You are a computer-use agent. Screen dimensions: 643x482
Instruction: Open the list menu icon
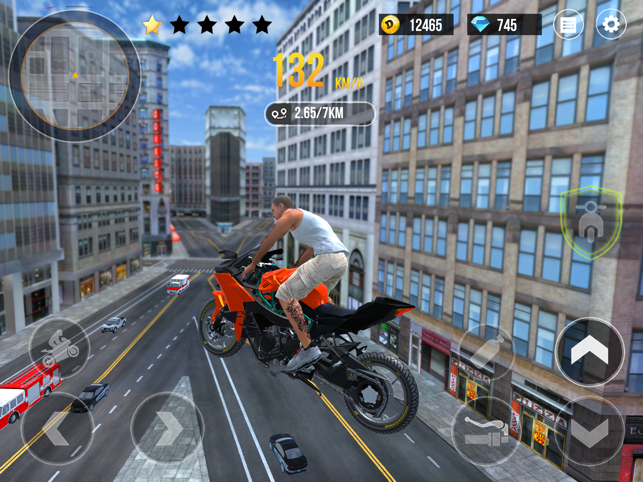click(569, 24)
